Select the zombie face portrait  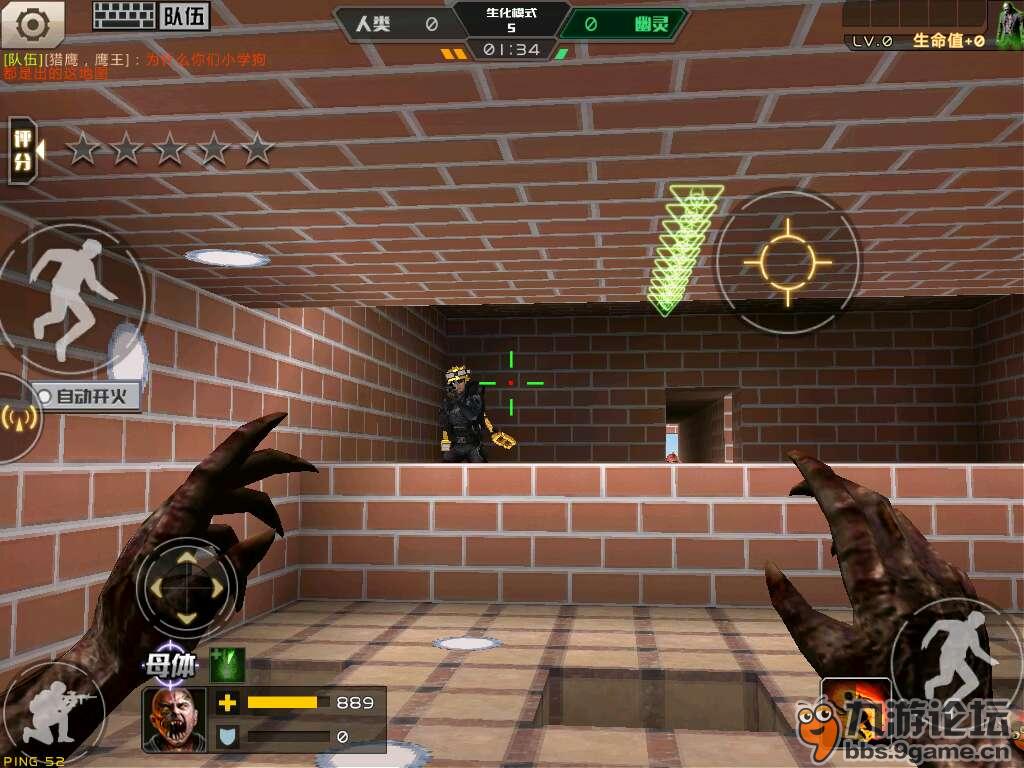point(174,719)
